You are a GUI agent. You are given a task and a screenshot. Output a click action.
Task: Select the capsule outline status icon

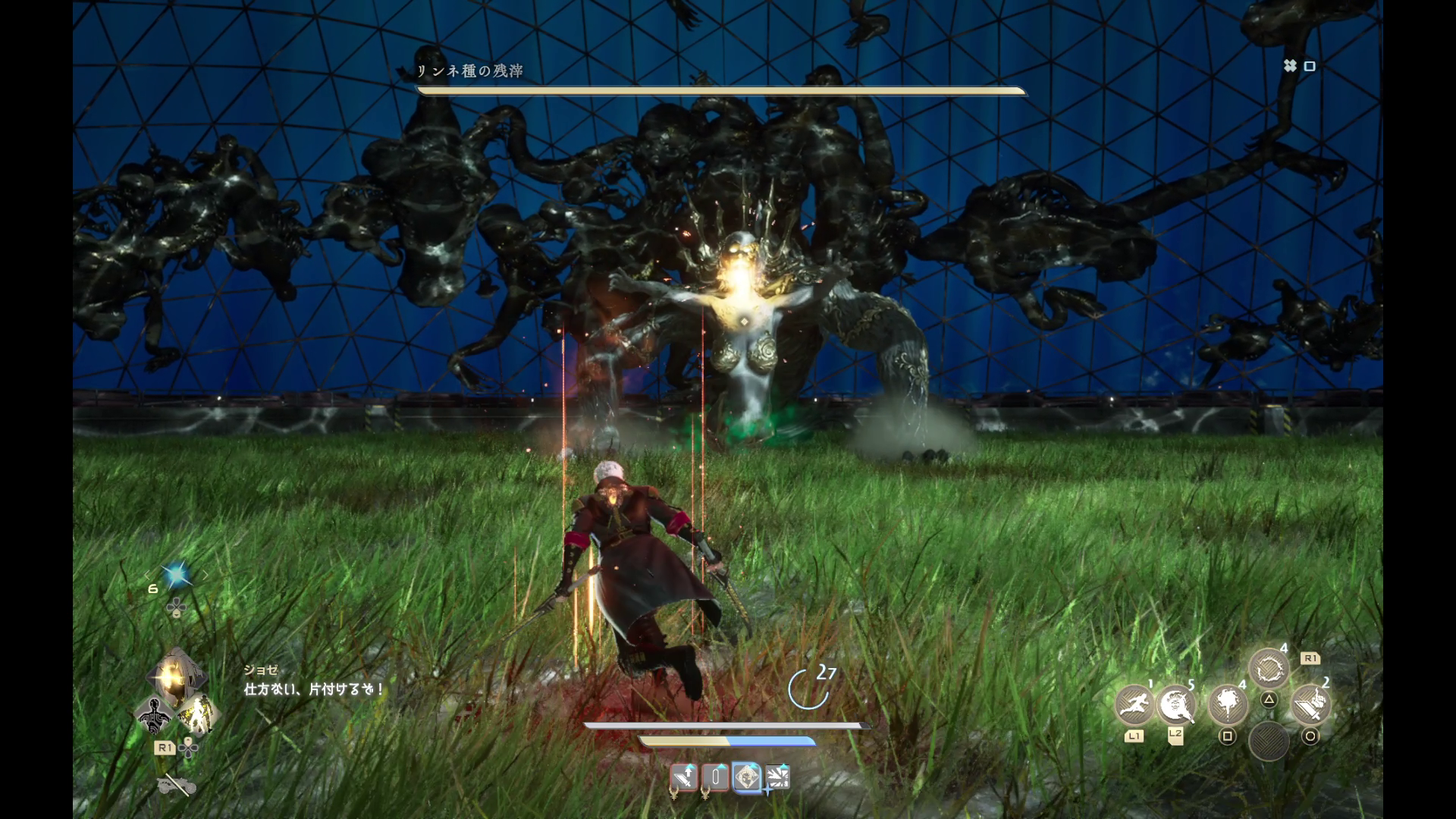(x=715, y=777)
